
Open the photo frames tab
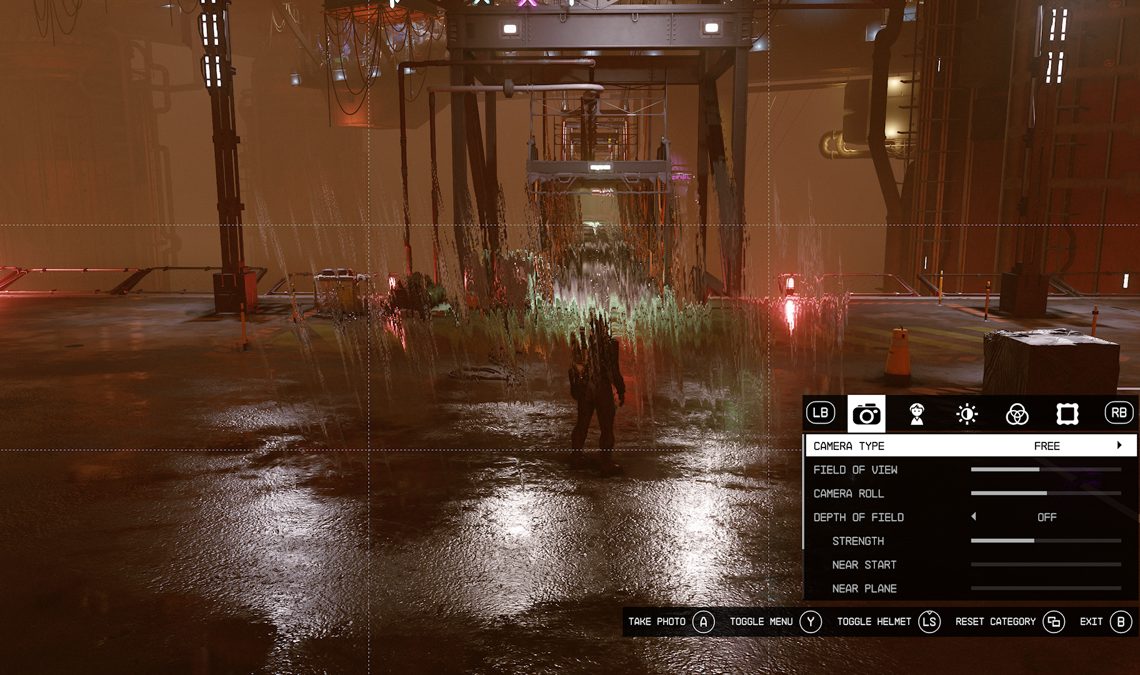(x=1067, y=414)
